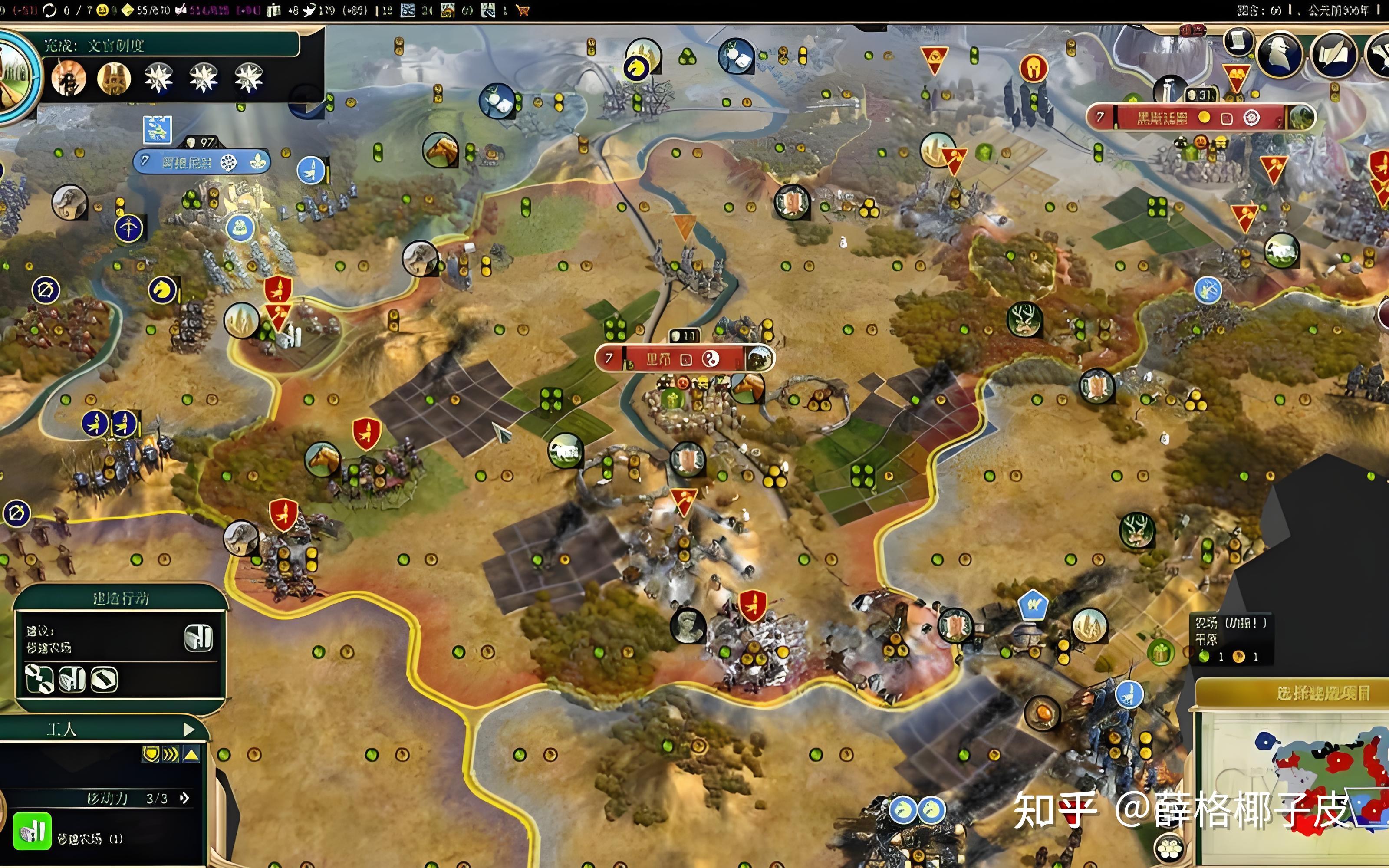
Task: Click the white ribbon icon in worker actions
Action: click(105, 679)
